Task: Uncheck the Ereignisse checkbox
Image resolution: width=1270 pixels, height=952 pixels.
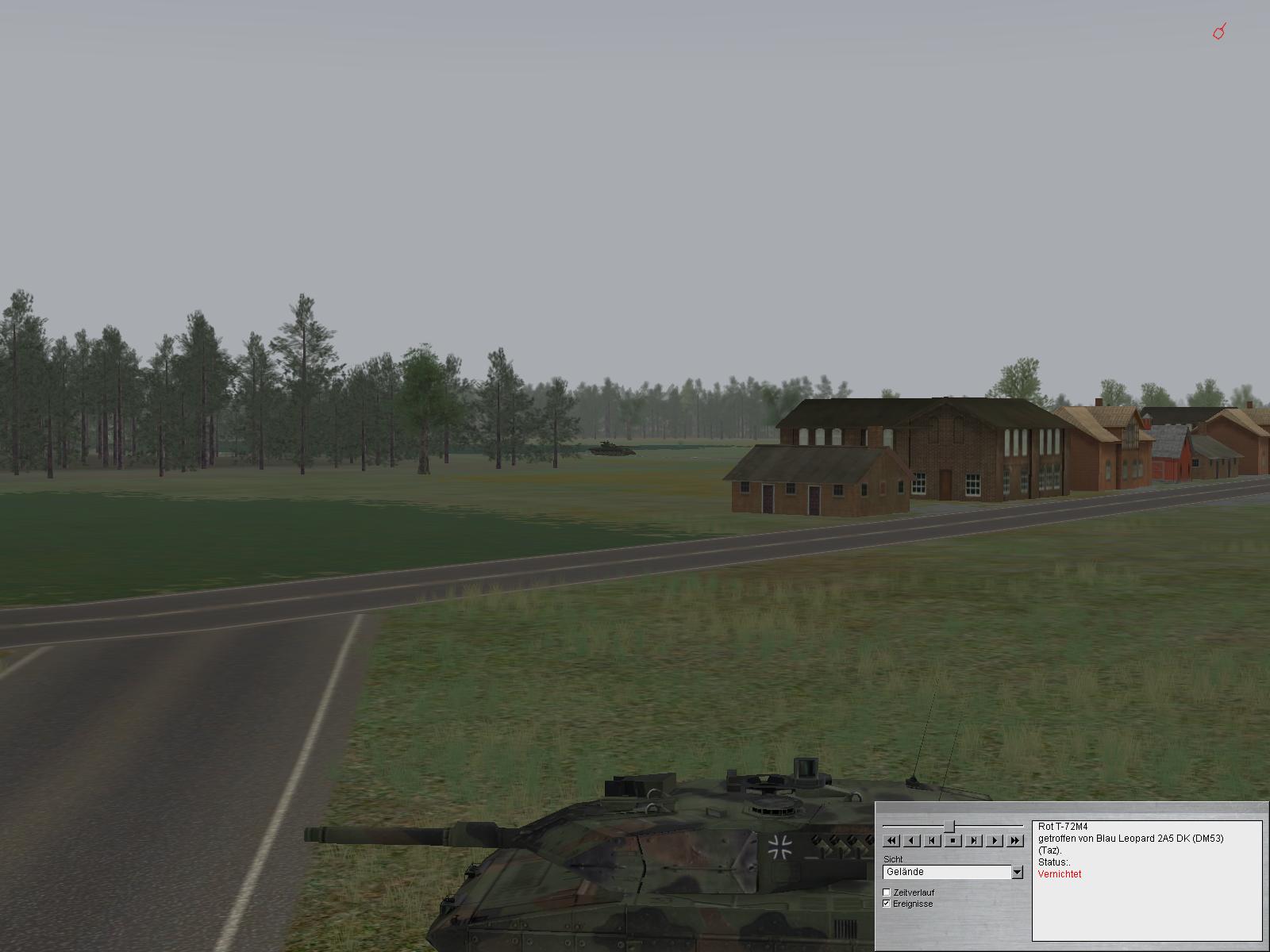Action: click(x=887, y=904)
